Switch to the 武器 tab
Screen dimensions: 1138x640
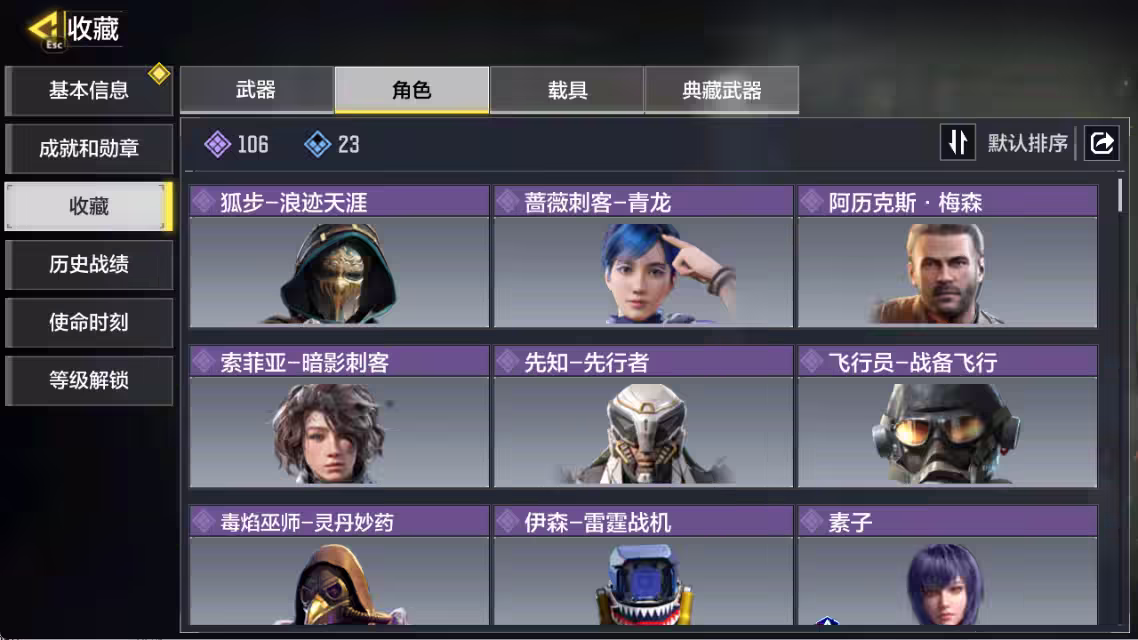pyautogui.click(x=256, y=91)
